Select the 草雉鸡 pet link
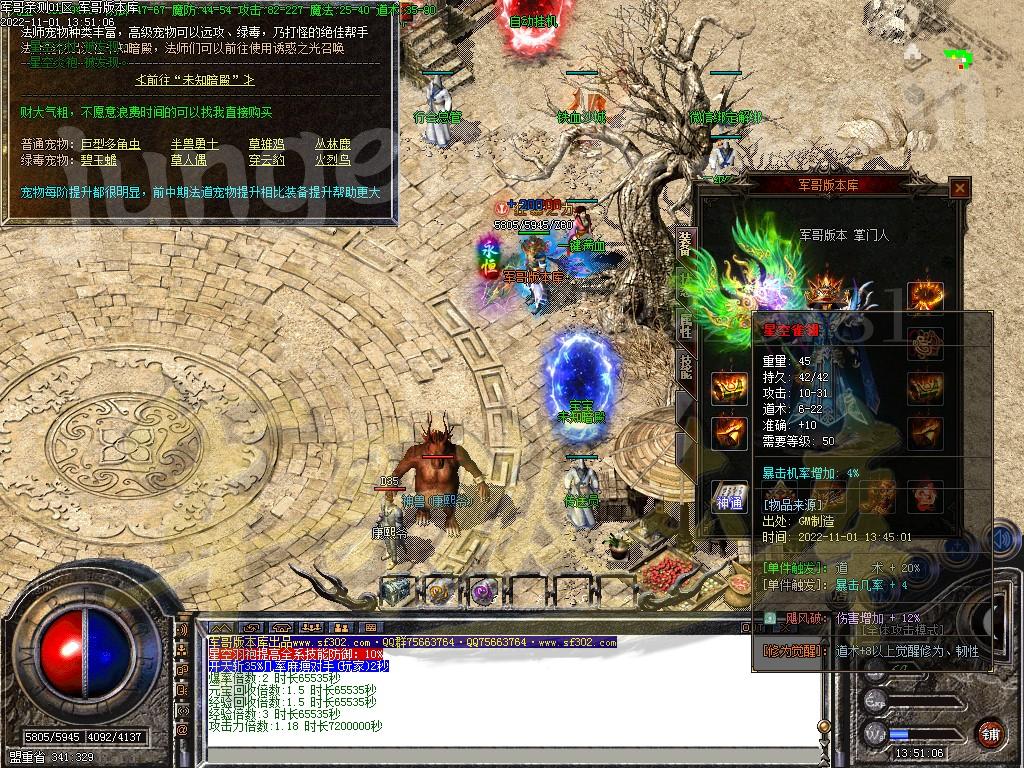This screenshot has height=768, width=1024. click(x=266, y=144)
